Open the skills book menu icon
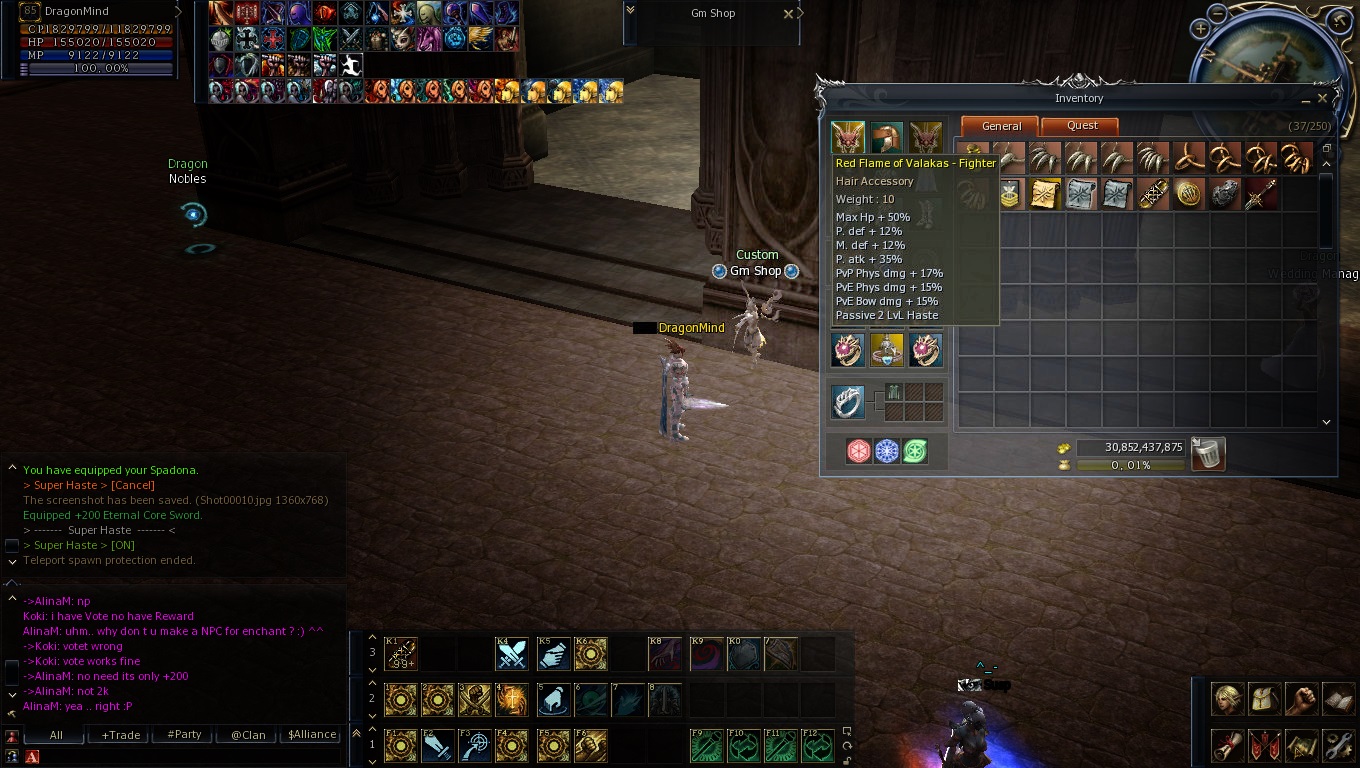Image resolution: width=1360 pixels, height=768 pixels. tap(1337, 699)
